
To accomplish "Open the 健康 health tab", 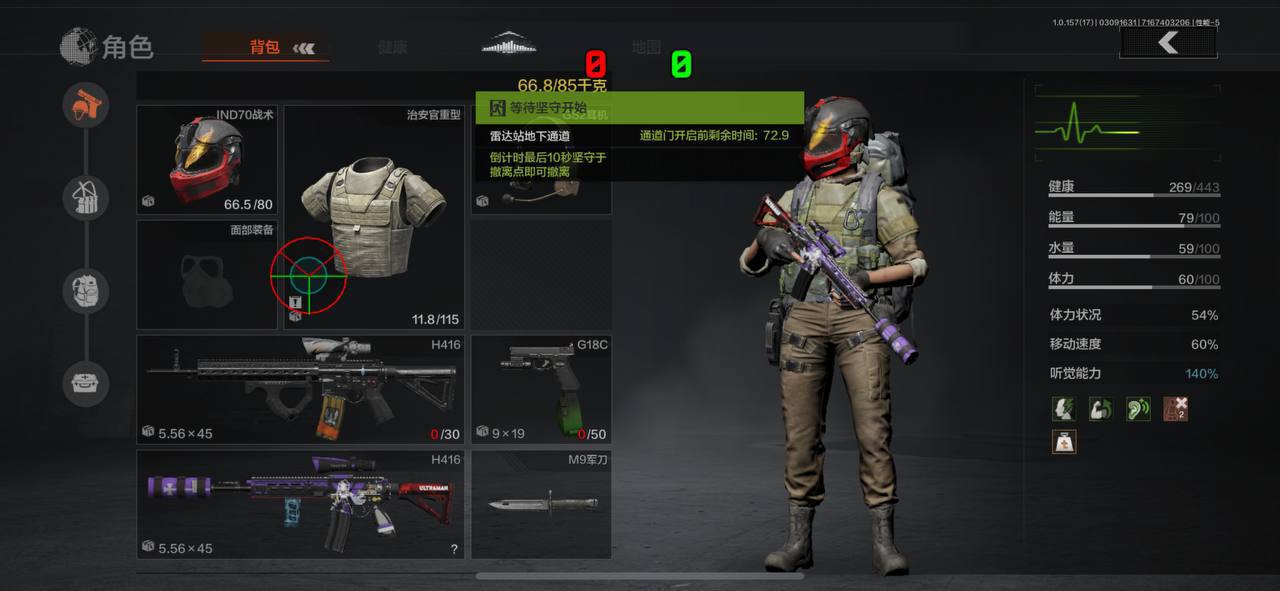I will click(393, 47).
